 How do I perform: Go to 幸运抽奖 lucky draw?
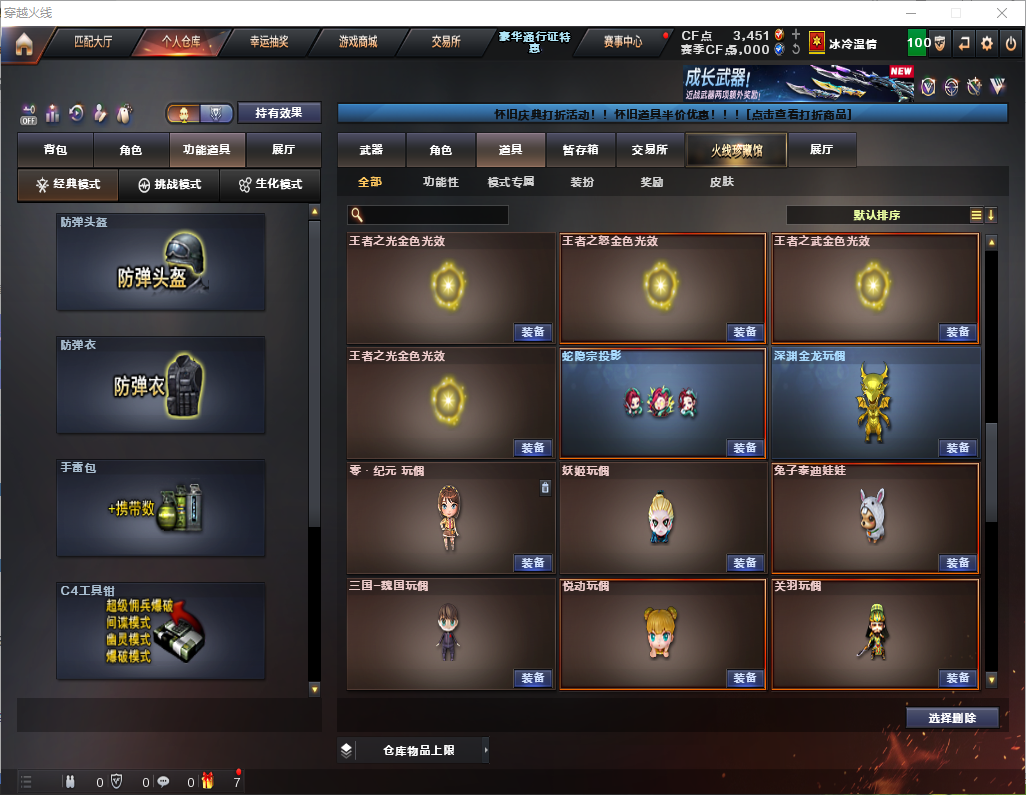coord(268,42)
